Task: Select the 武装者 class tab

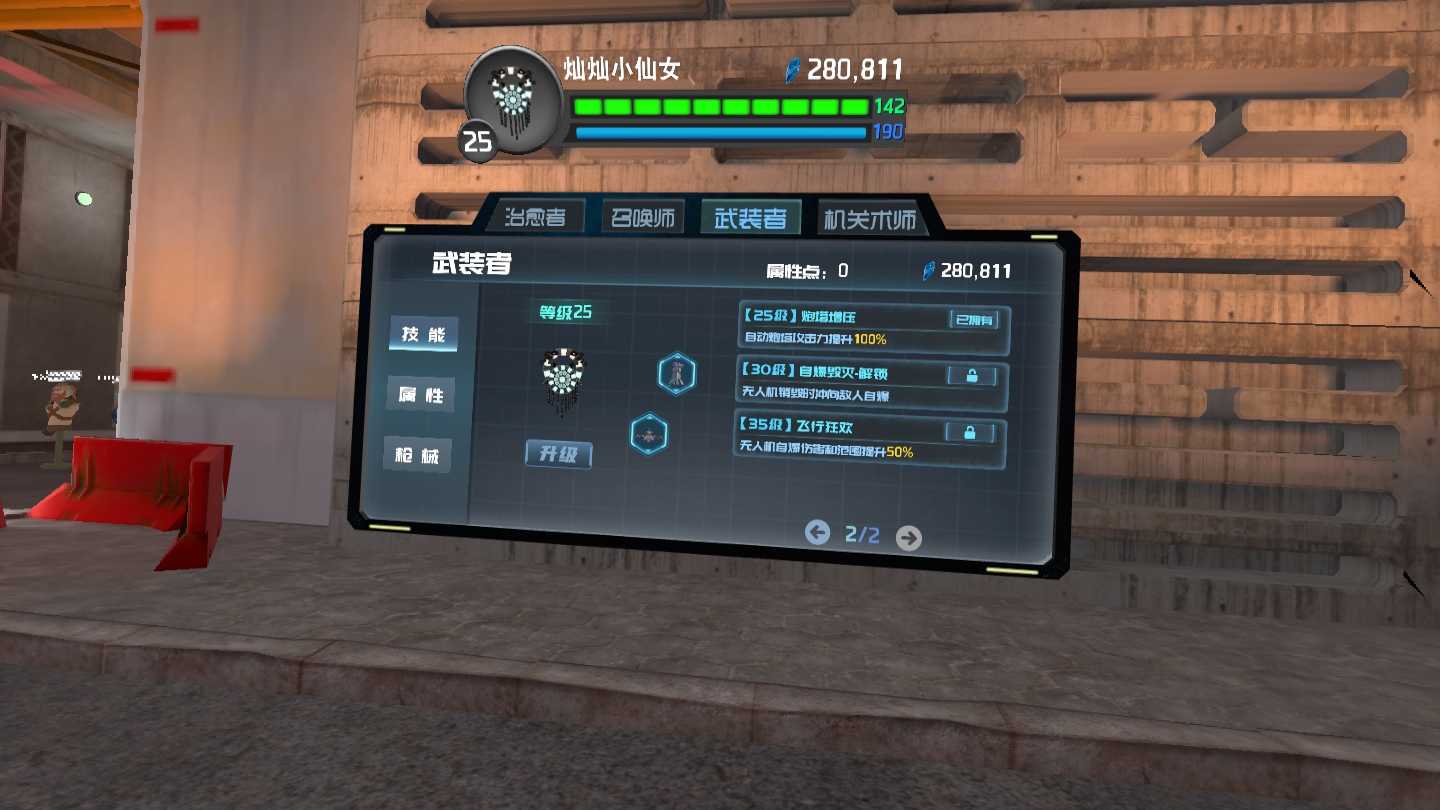Action: point(750,218)
